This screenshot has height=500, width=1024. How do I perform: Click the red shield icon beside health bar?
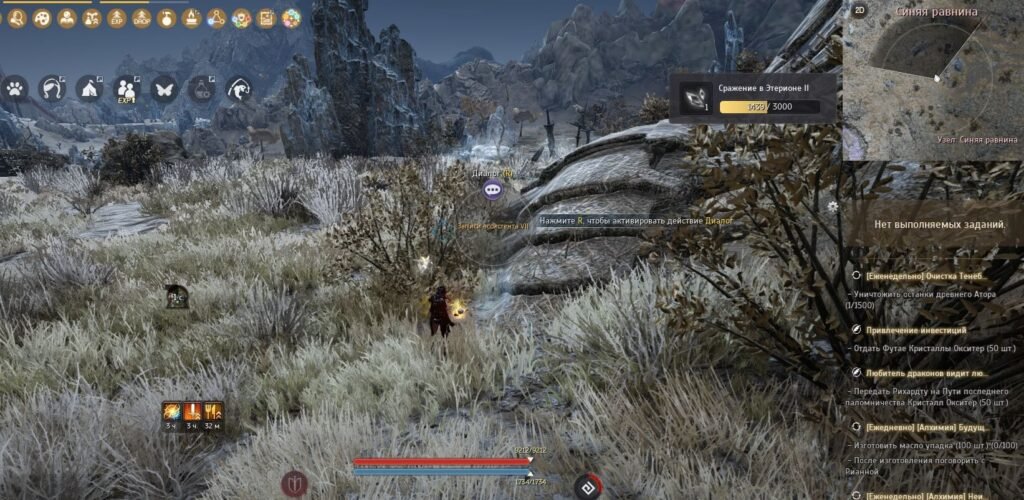click(295, 484)
